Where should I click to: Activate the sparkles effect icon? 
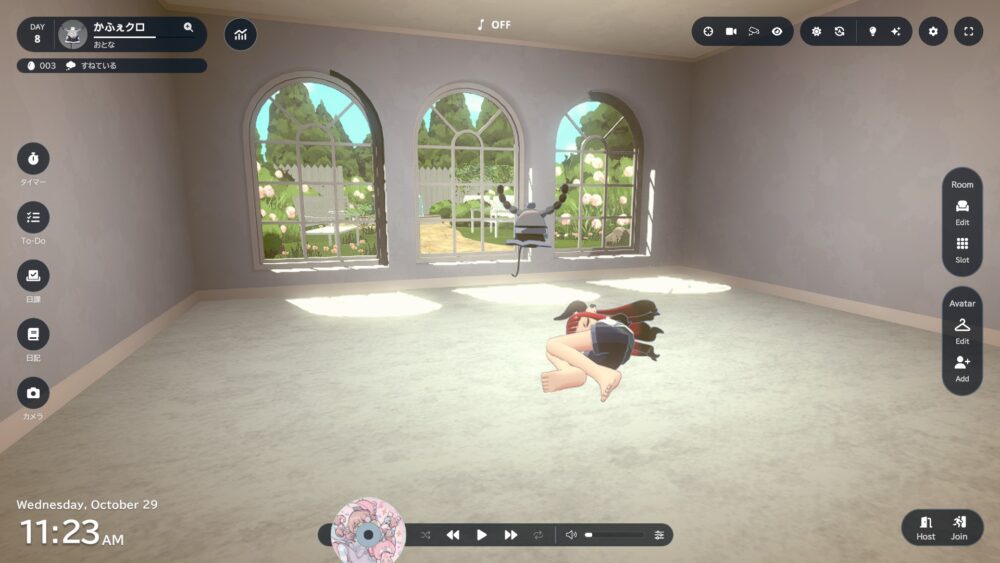tap(895, 31)
